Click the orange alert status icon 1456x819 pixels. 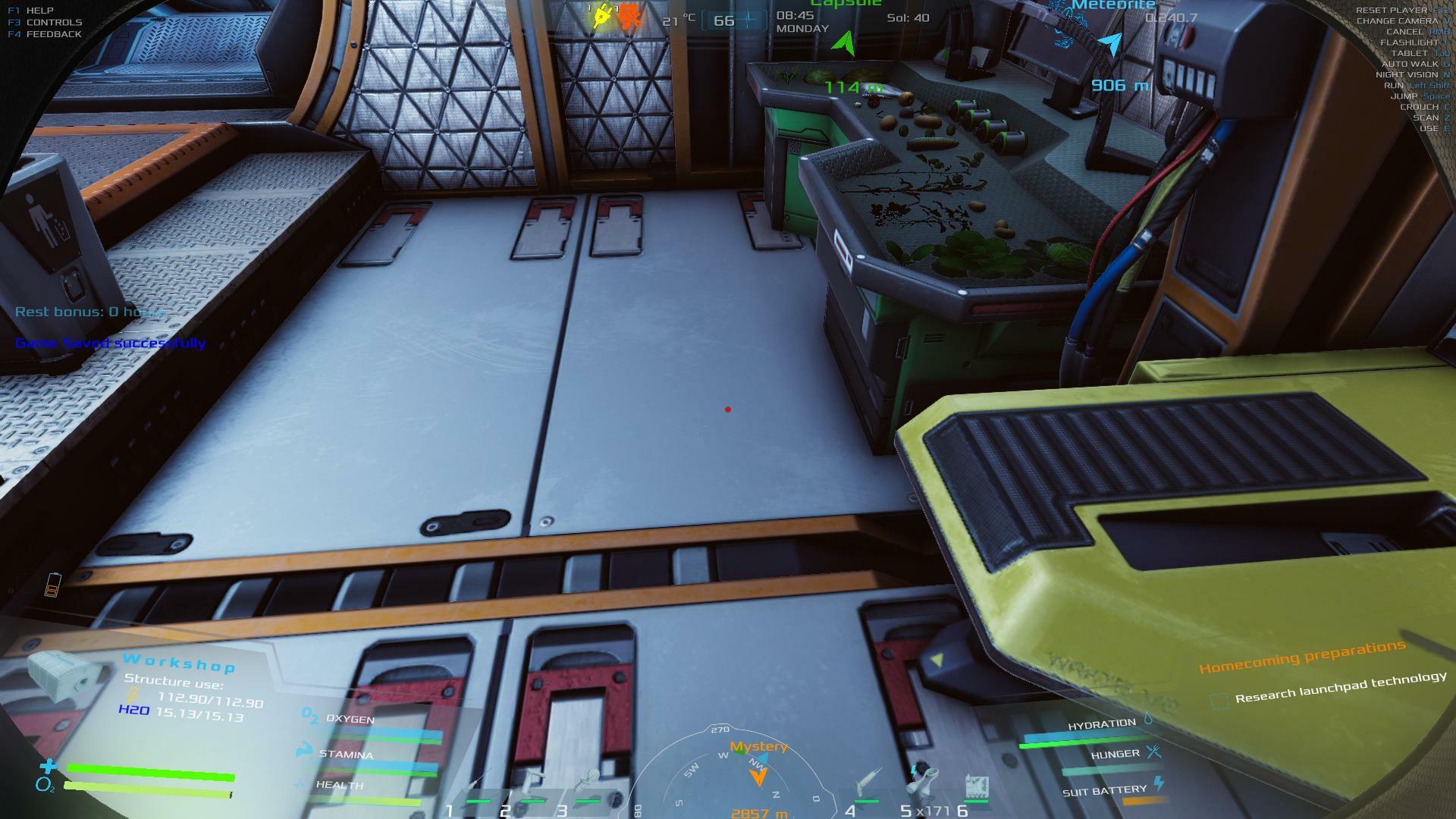(629, 17)
